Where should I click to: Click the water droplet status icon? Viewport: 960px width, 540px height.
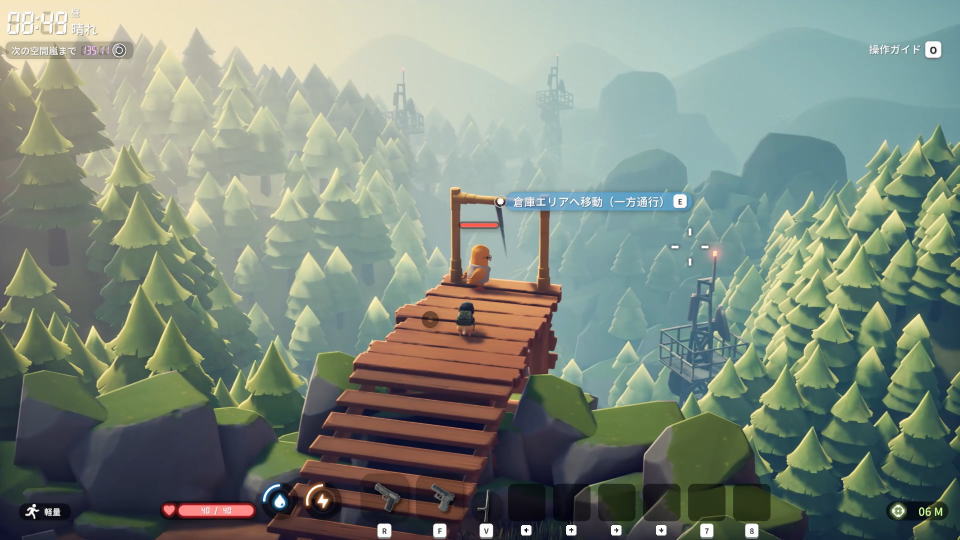click(x=276, y=498)
